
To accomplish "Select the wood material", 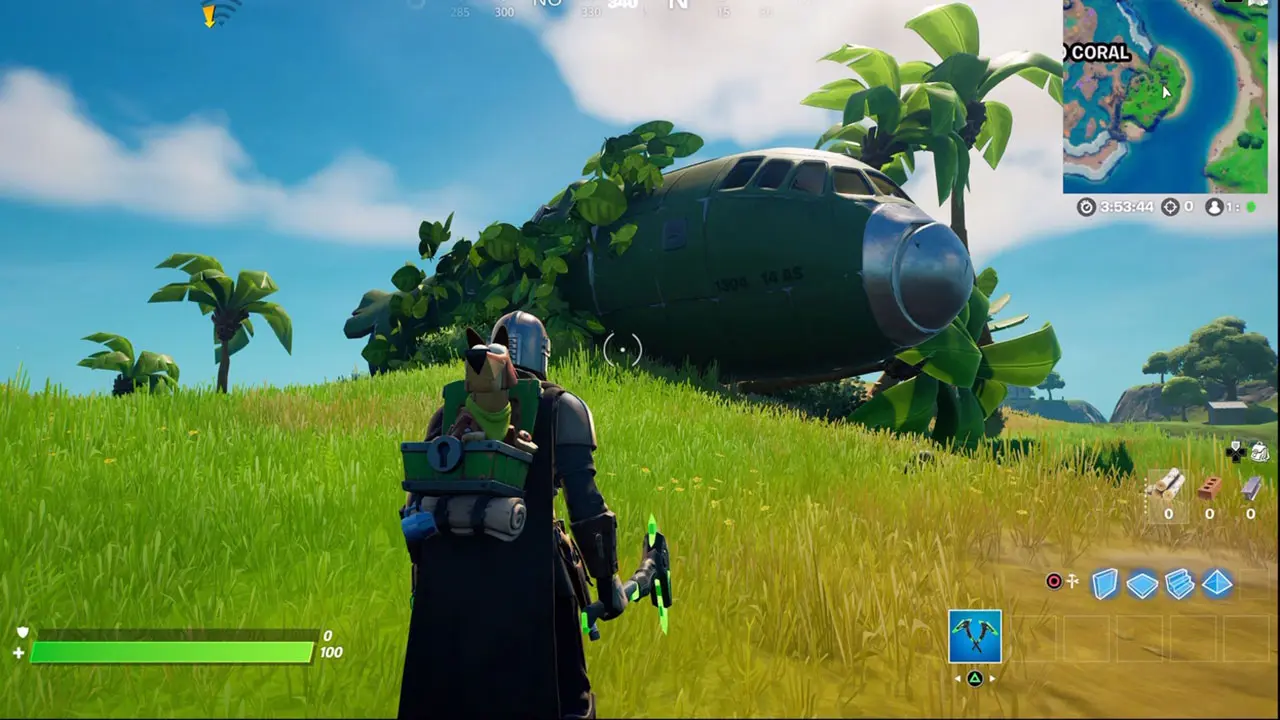I will 1167,487.
